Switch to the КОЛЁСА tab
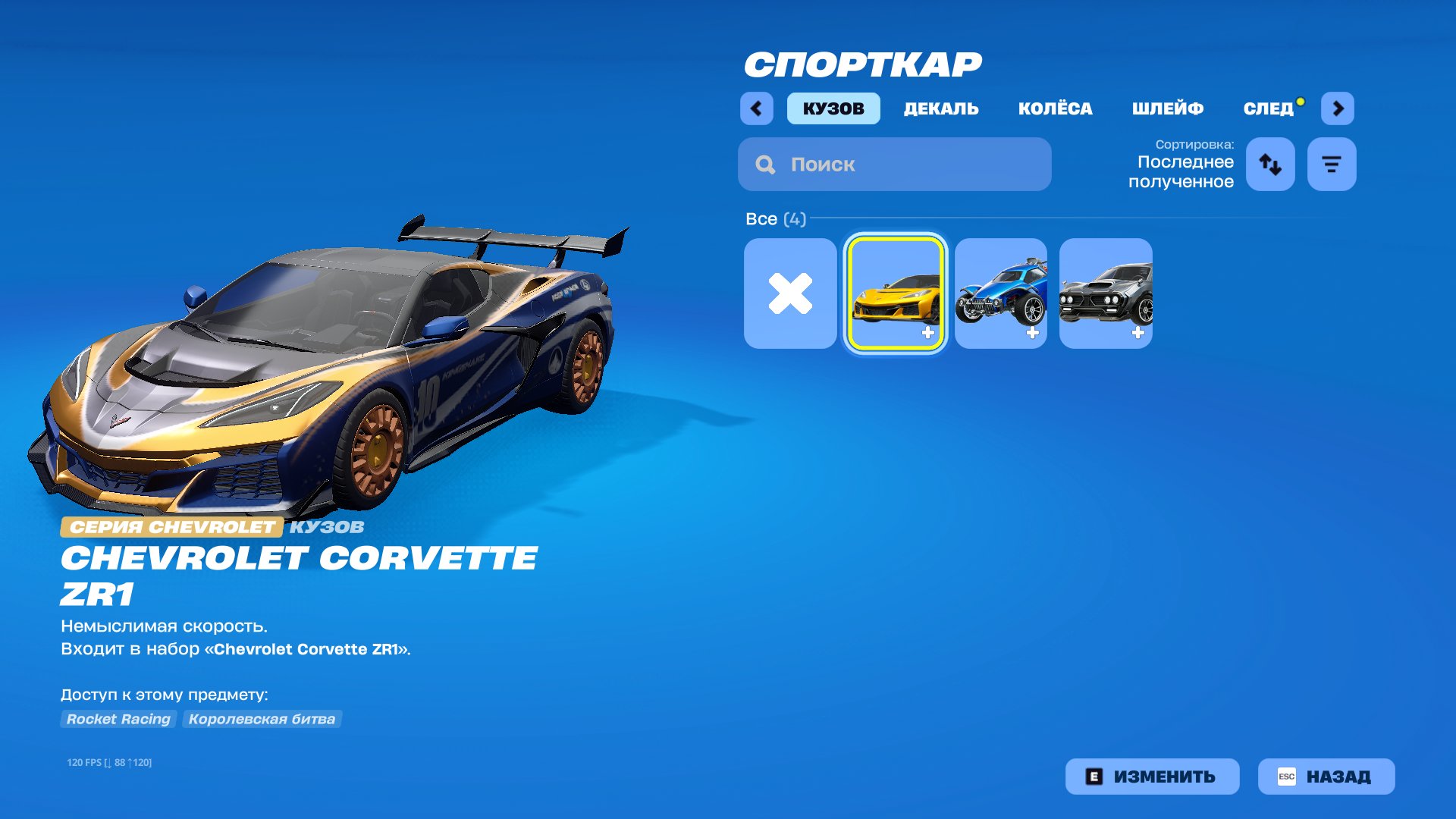This screenshot has width=1456, height=819. pyautogui.click(x=1056, y=108)
